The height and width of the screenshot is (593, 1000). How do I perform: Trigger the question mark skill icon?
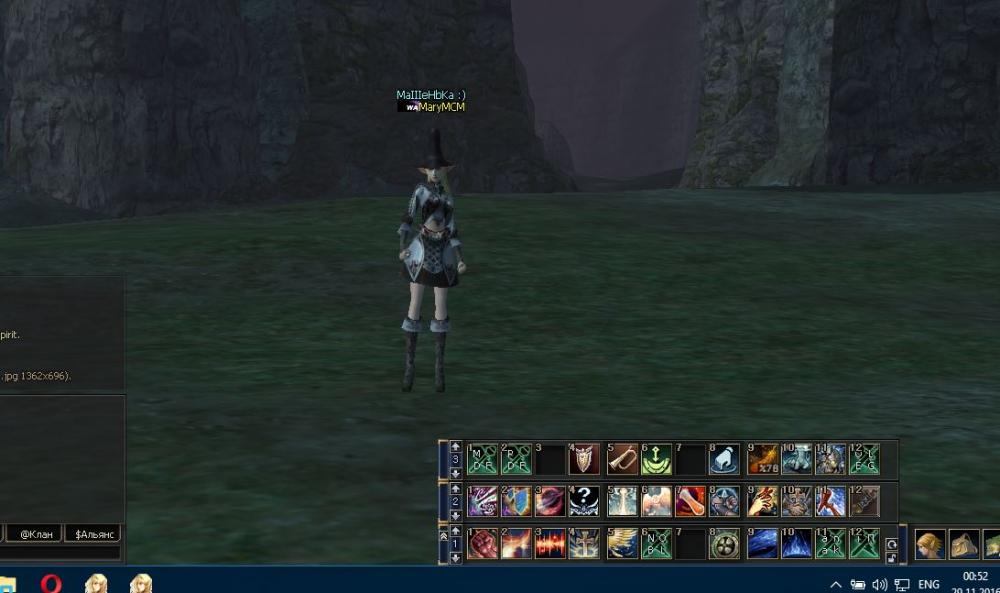(x=584, y=501)
